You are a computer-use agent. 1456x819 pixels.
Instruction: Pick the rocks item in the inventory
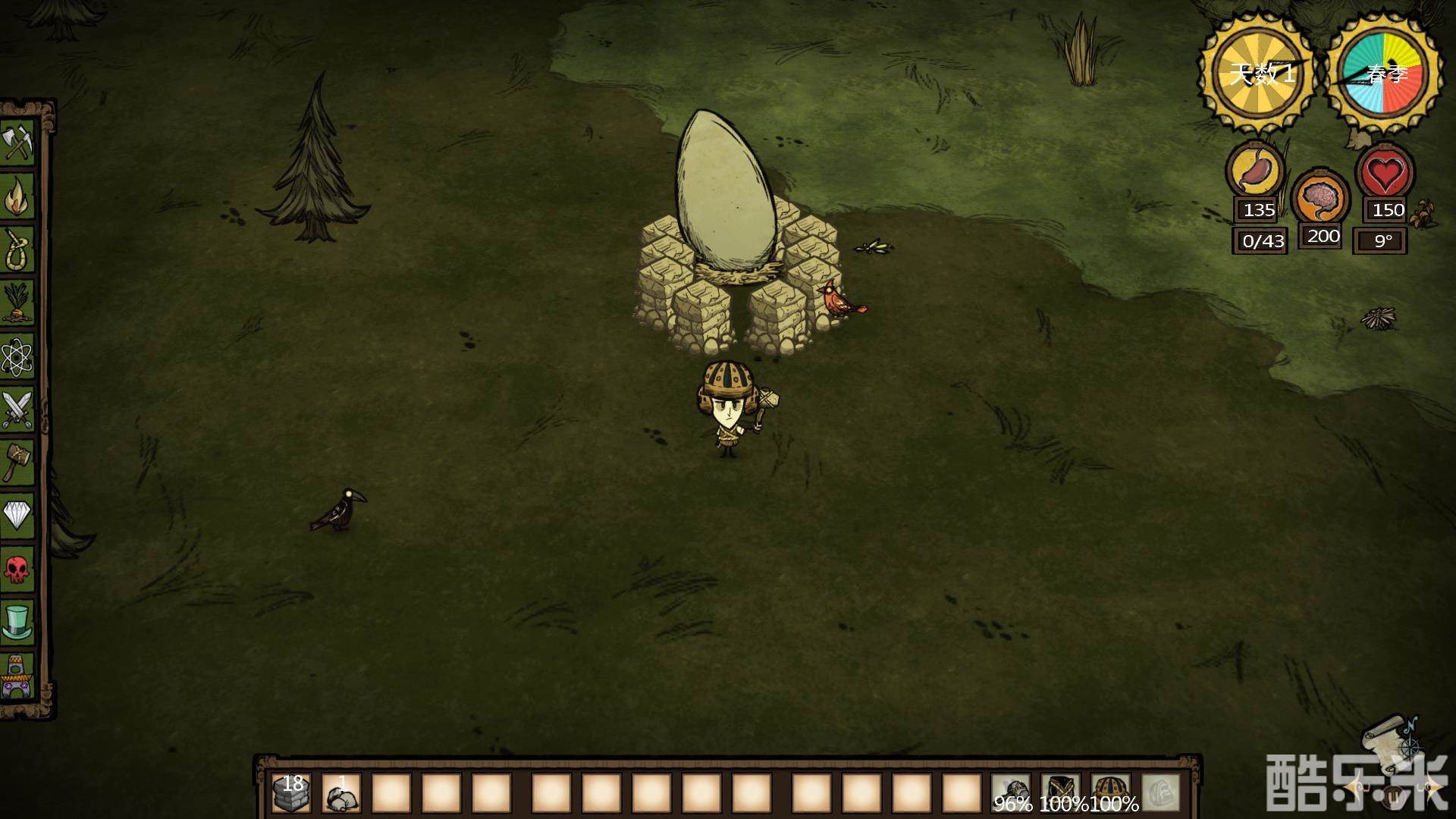point(341,793)
